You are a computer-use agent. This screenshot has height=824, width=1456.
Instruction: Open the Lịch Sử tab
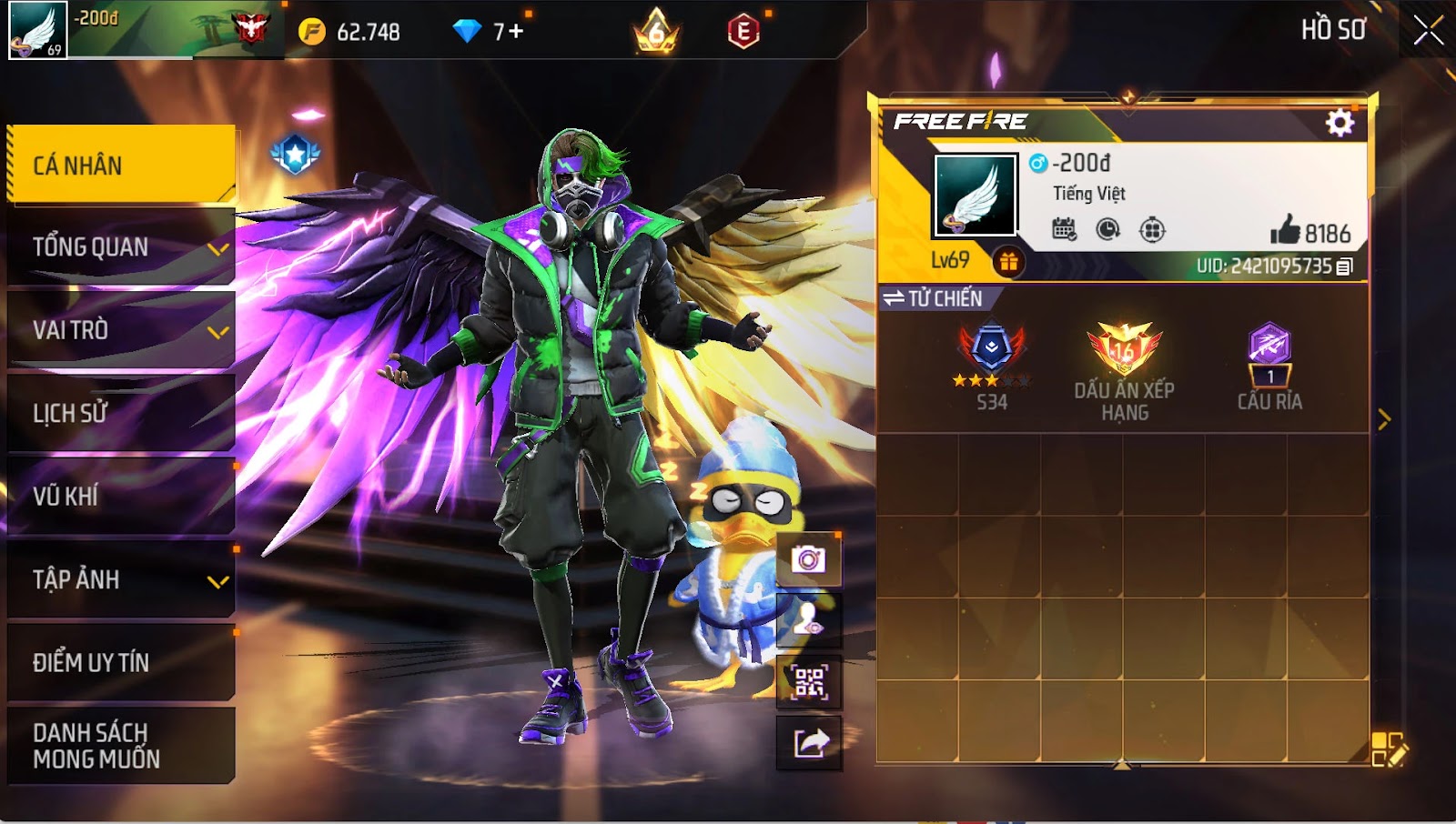(120, 414)
